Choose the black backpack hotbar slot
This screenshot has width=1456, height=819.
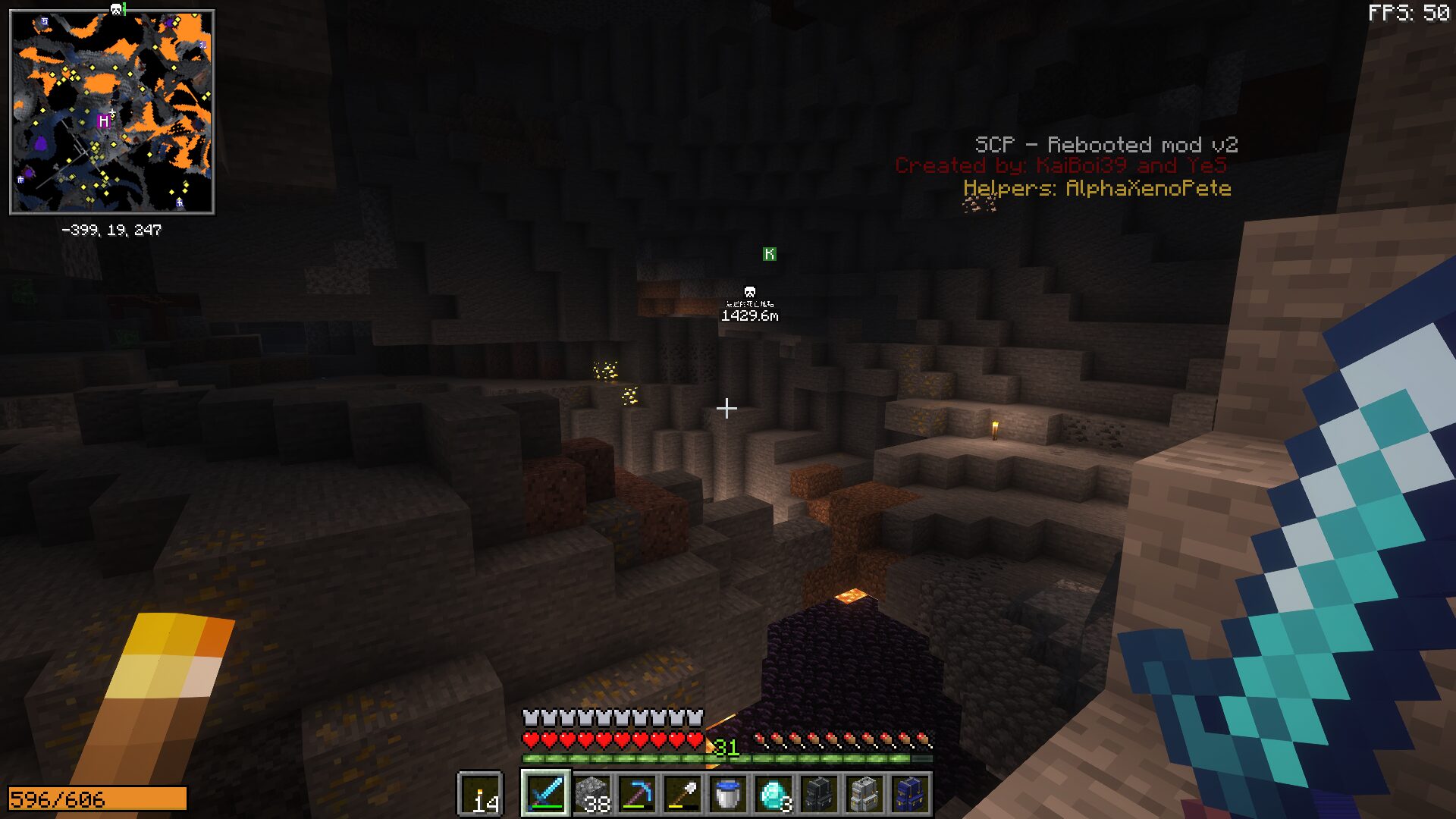(819, 794)
